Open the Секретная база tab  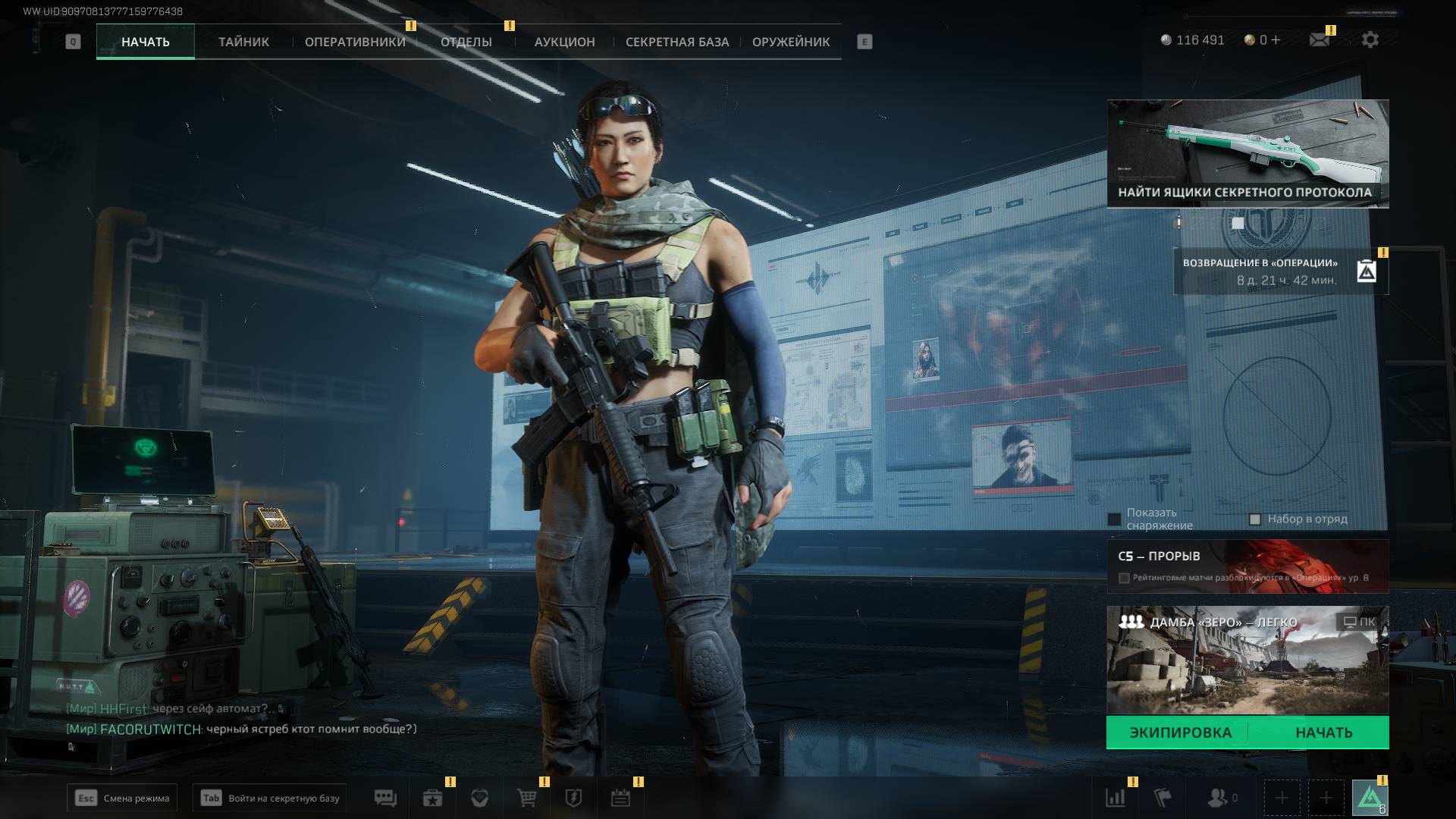[x=676, y=42]
